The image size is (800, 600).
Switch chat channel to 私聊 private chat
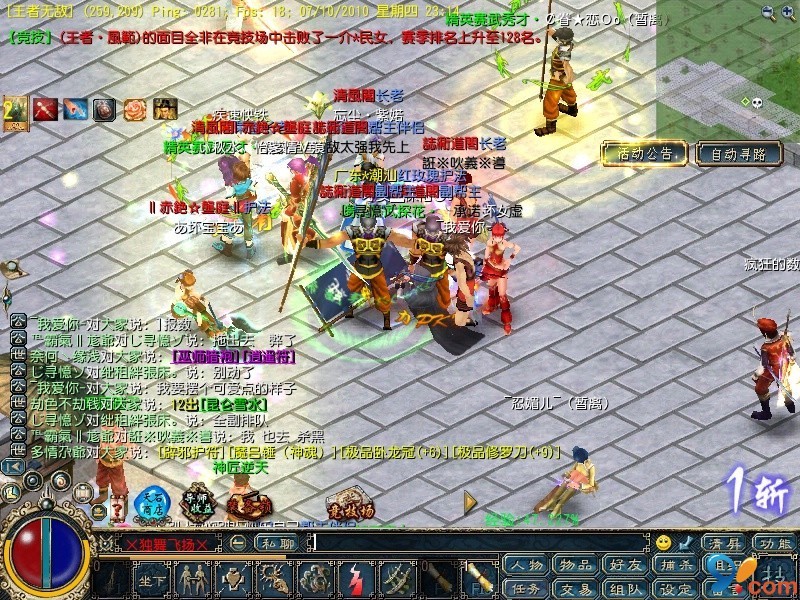pos(275,543)
